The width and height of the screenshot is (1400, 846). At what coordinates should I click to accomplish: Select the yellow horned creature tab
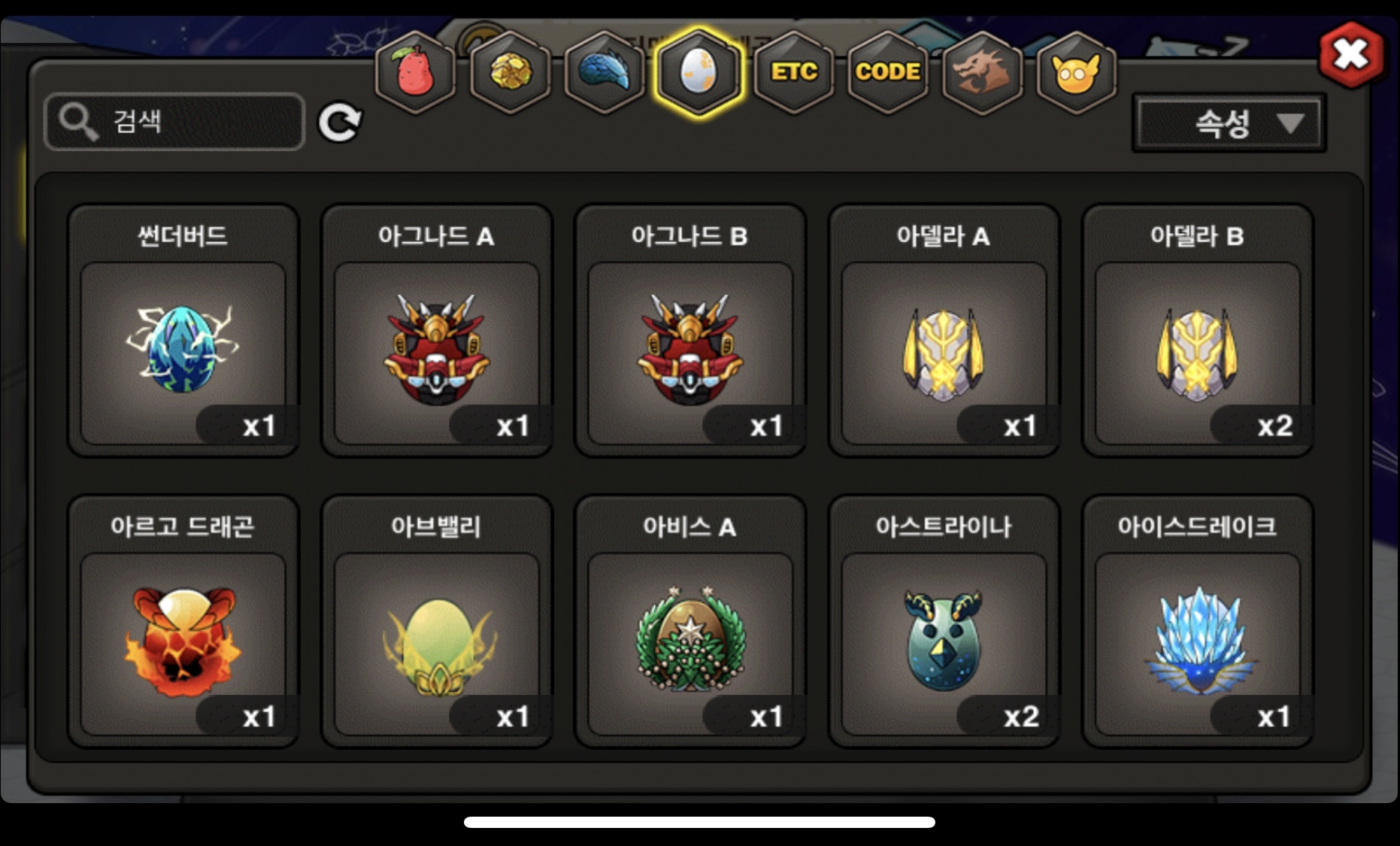[1076, 73]
